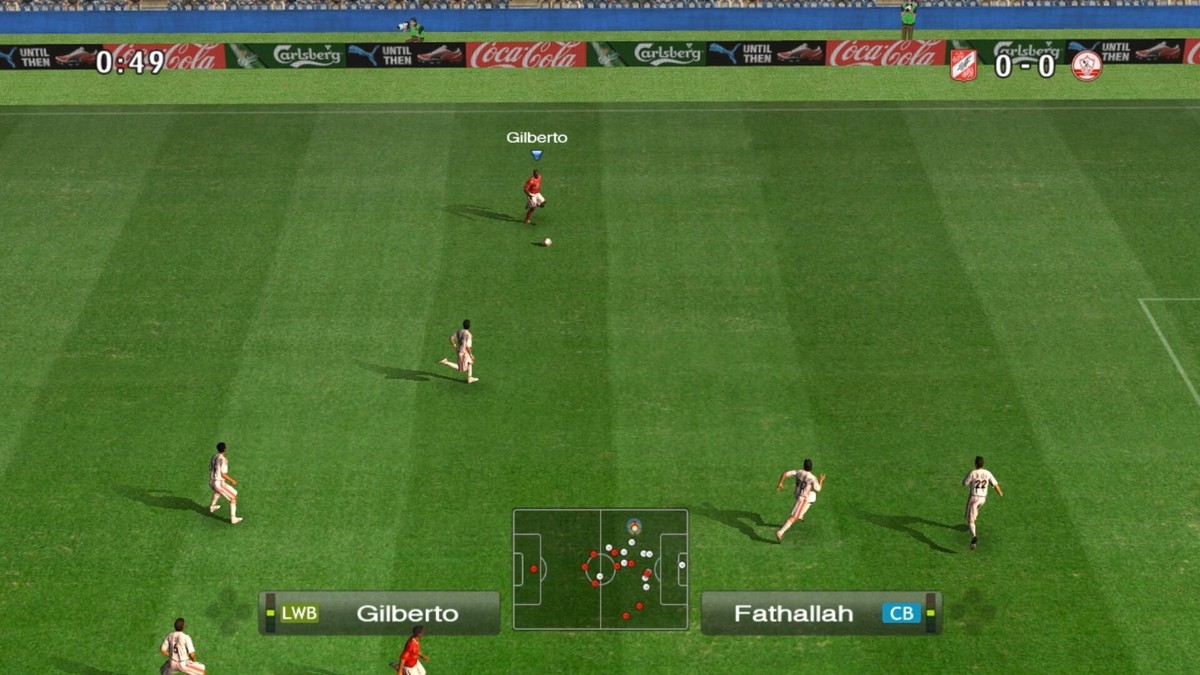1200x675 pixels.
Task: Click the radar minimap at bottom center
Action: pyautogui.click(x=600, y=569)
